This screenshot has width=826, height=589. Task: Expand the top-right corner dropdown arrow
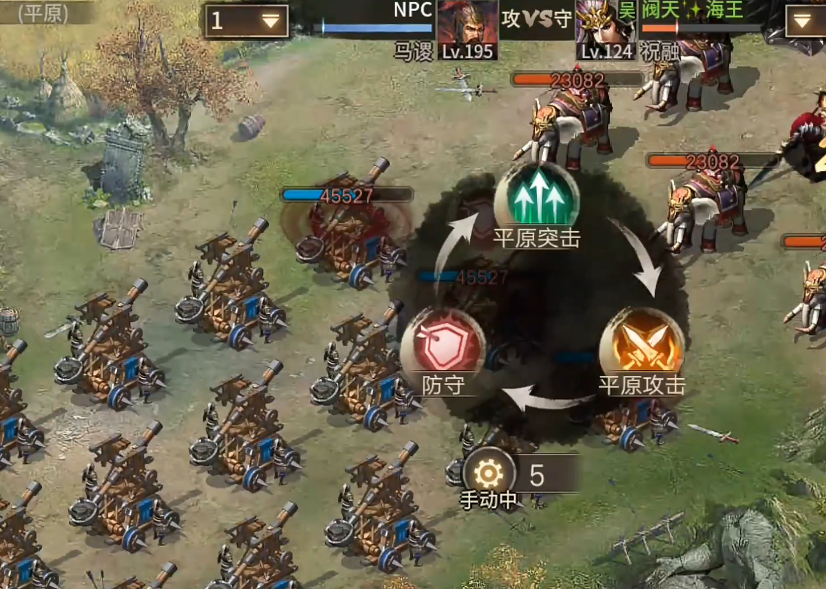pyautogui.click(x=805, y=21)
